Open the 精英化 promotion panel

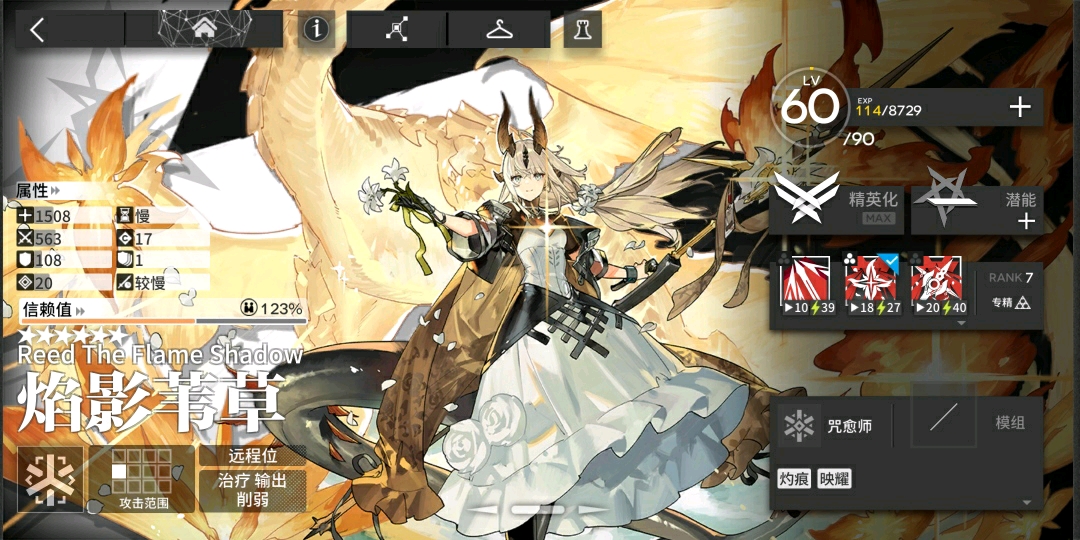[838, 204]
